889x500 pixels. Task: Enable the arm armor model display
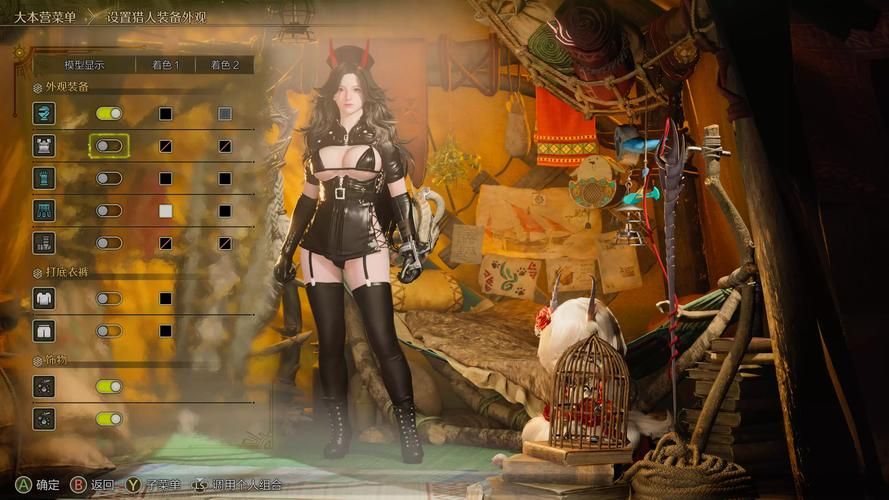109,178
